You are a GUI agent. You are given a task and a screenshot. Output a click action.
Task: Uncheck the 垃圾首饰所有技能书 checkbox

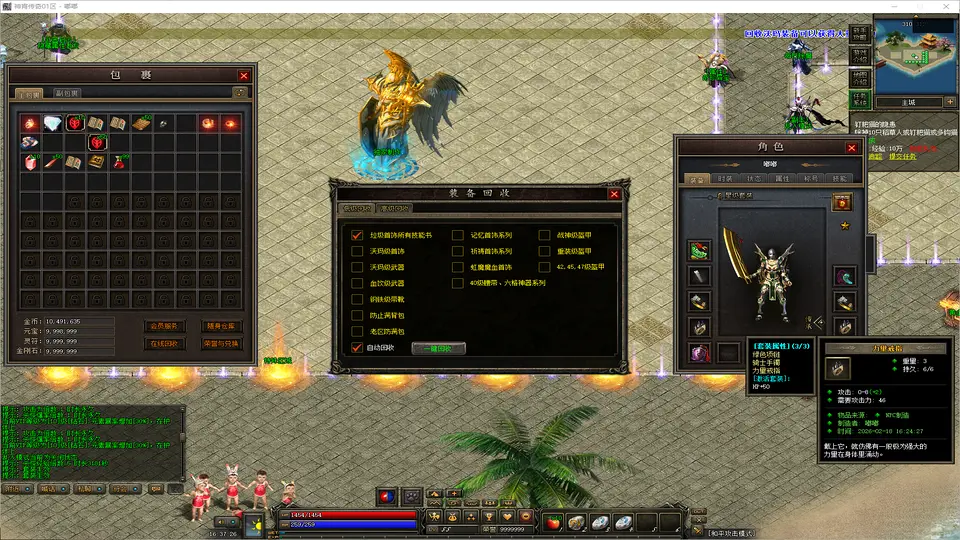pyautogui.click(x=357, y=235)
